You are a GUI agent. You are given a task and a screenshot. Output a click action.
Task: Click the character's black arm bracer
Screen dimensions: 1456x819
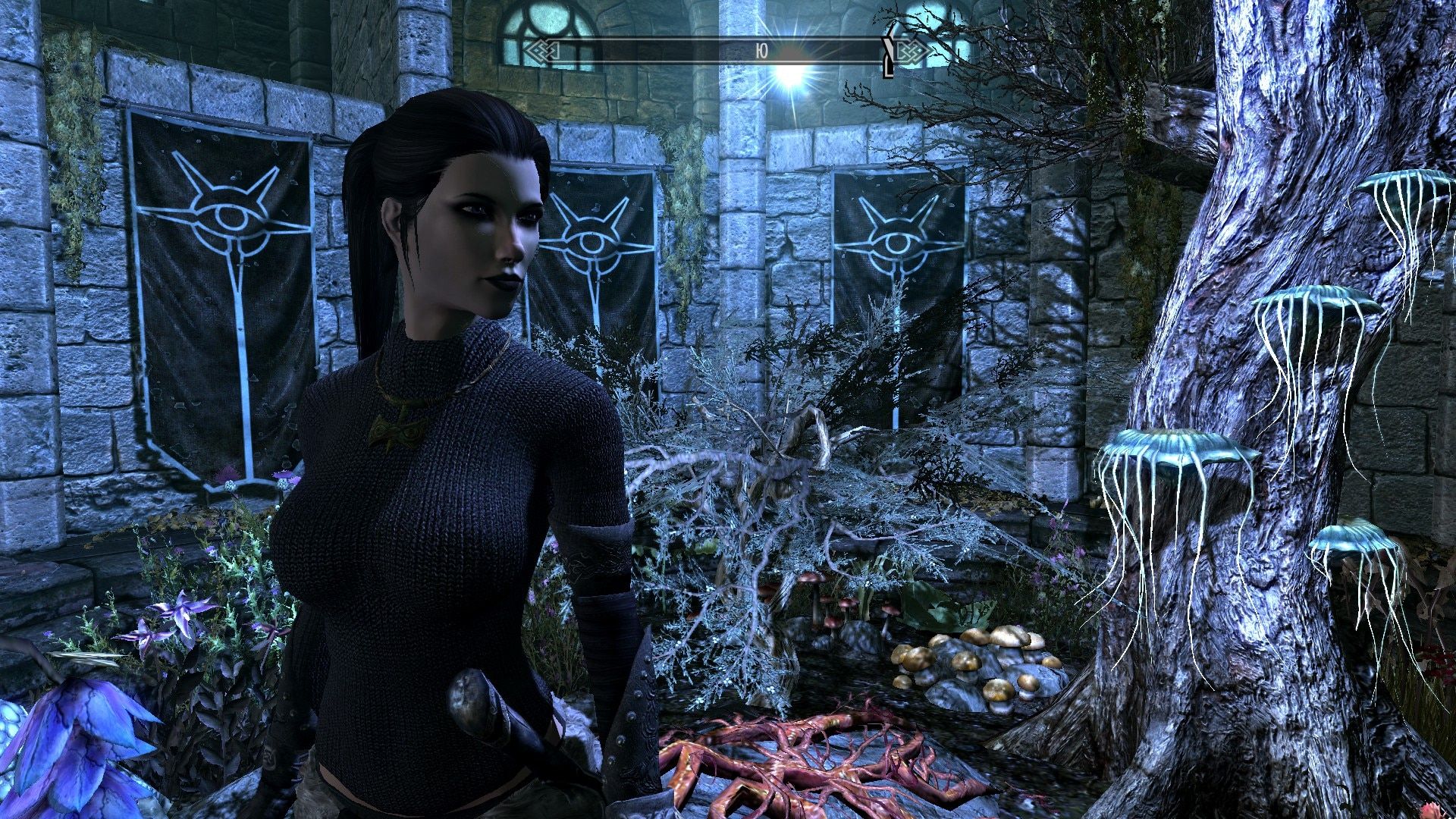(599, 554)
